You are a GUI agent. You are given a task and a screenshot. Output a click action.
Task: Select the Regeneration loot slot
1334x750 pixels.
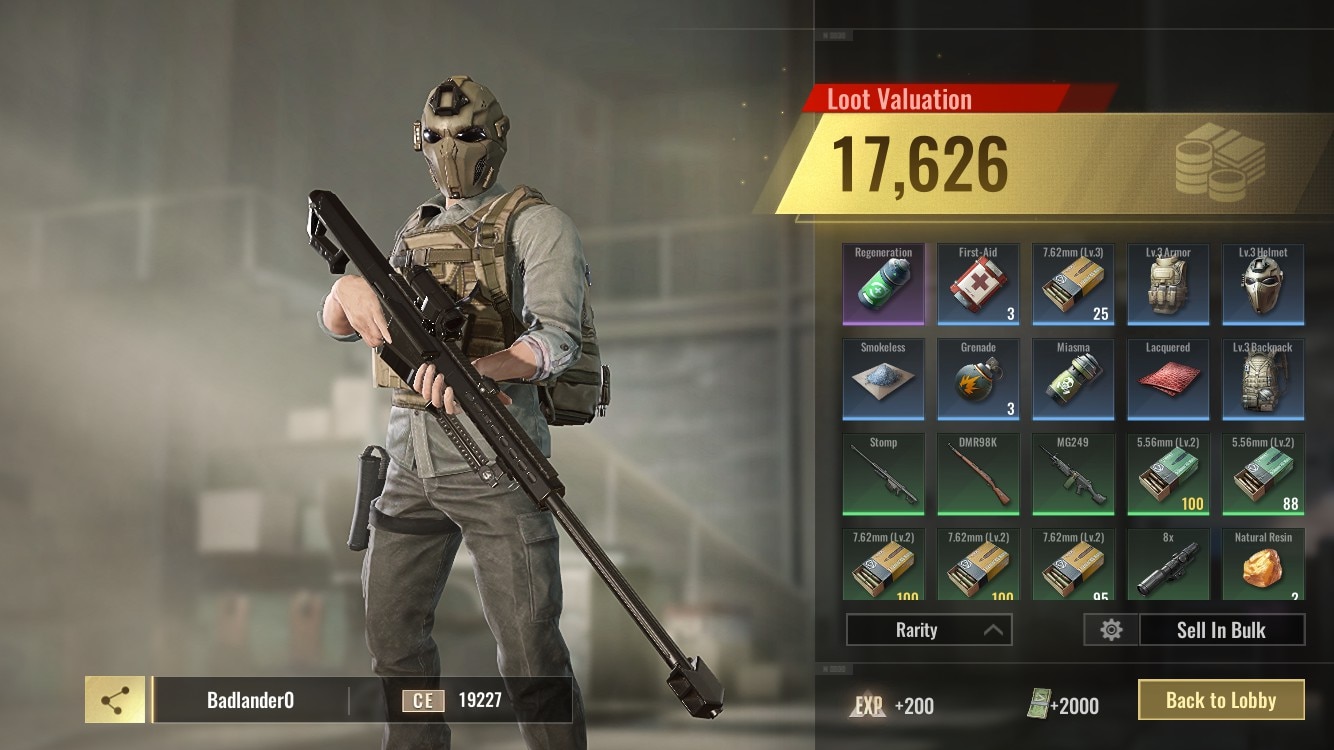click(884, 285)
